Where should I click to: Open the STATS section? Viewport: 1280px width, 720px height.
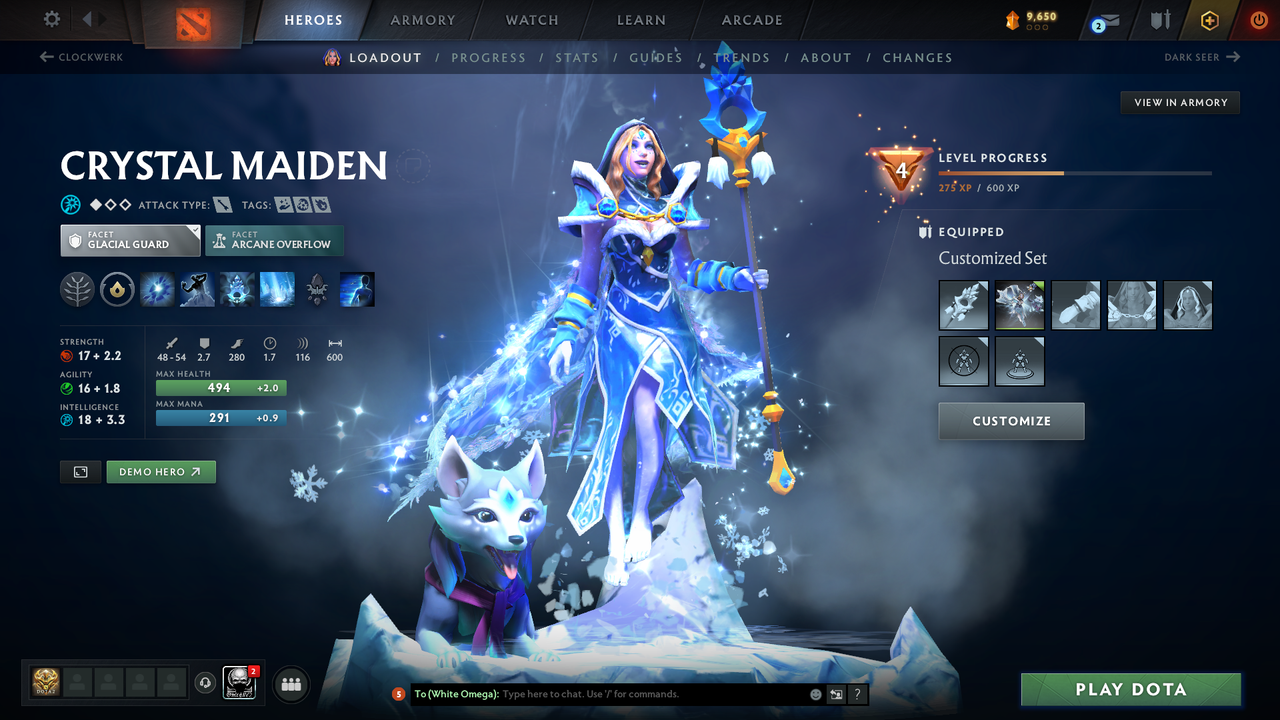[577, 57]
